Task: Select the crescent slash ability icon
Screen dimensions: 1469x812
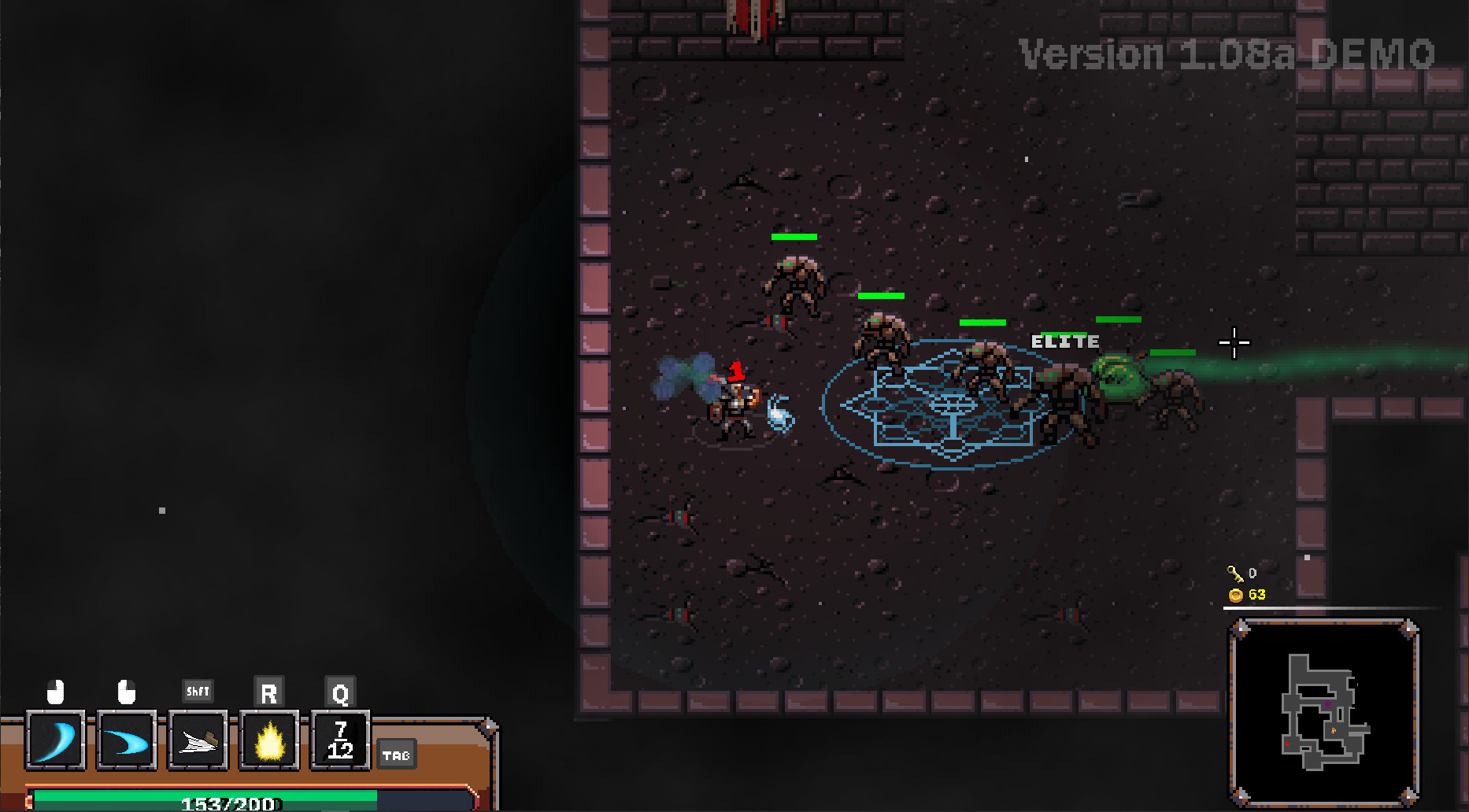Action: [x=55, y=740]
